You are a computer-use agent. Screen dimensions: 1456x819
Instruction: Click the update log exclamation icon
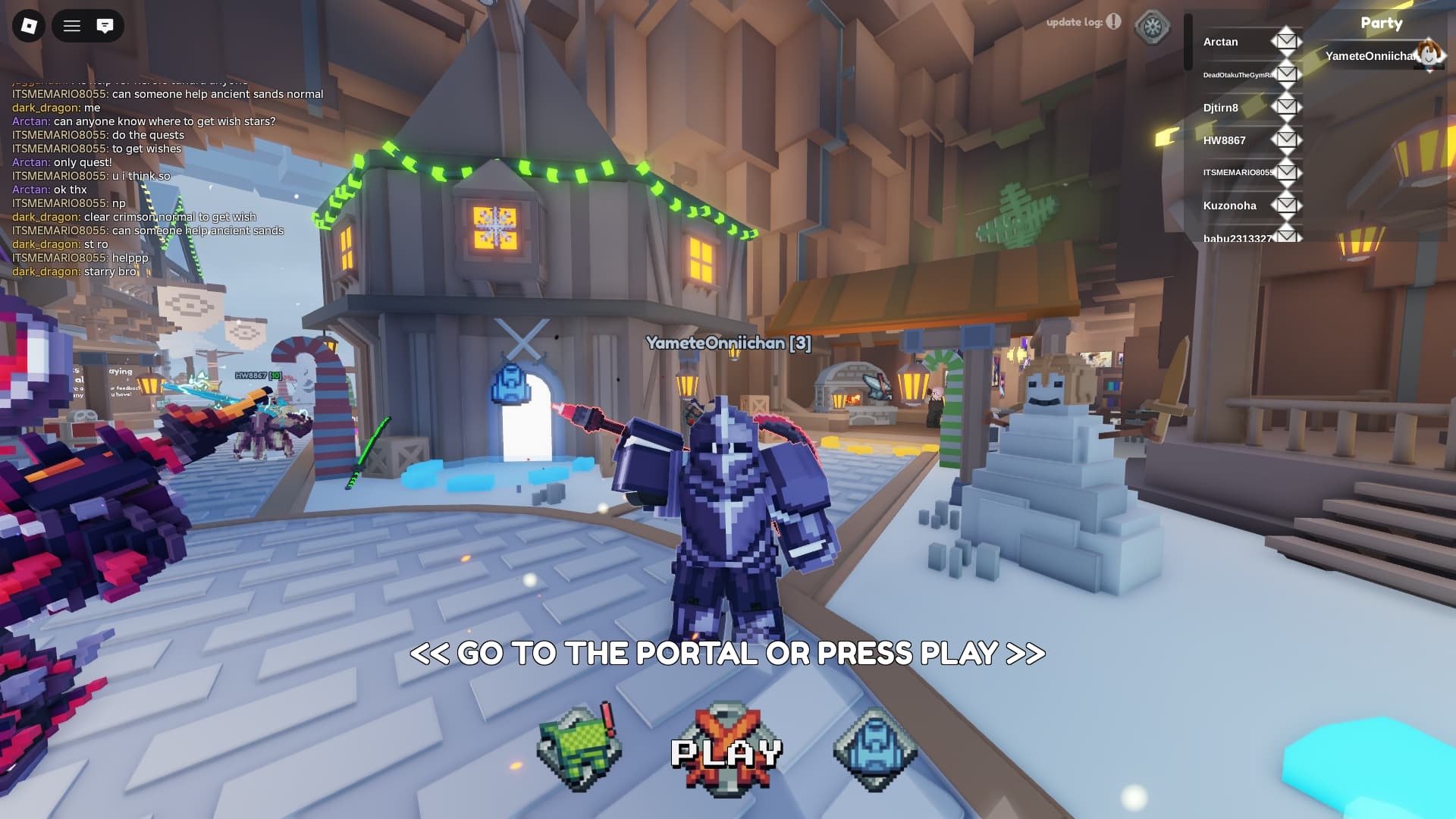[x=1112, y=23]
